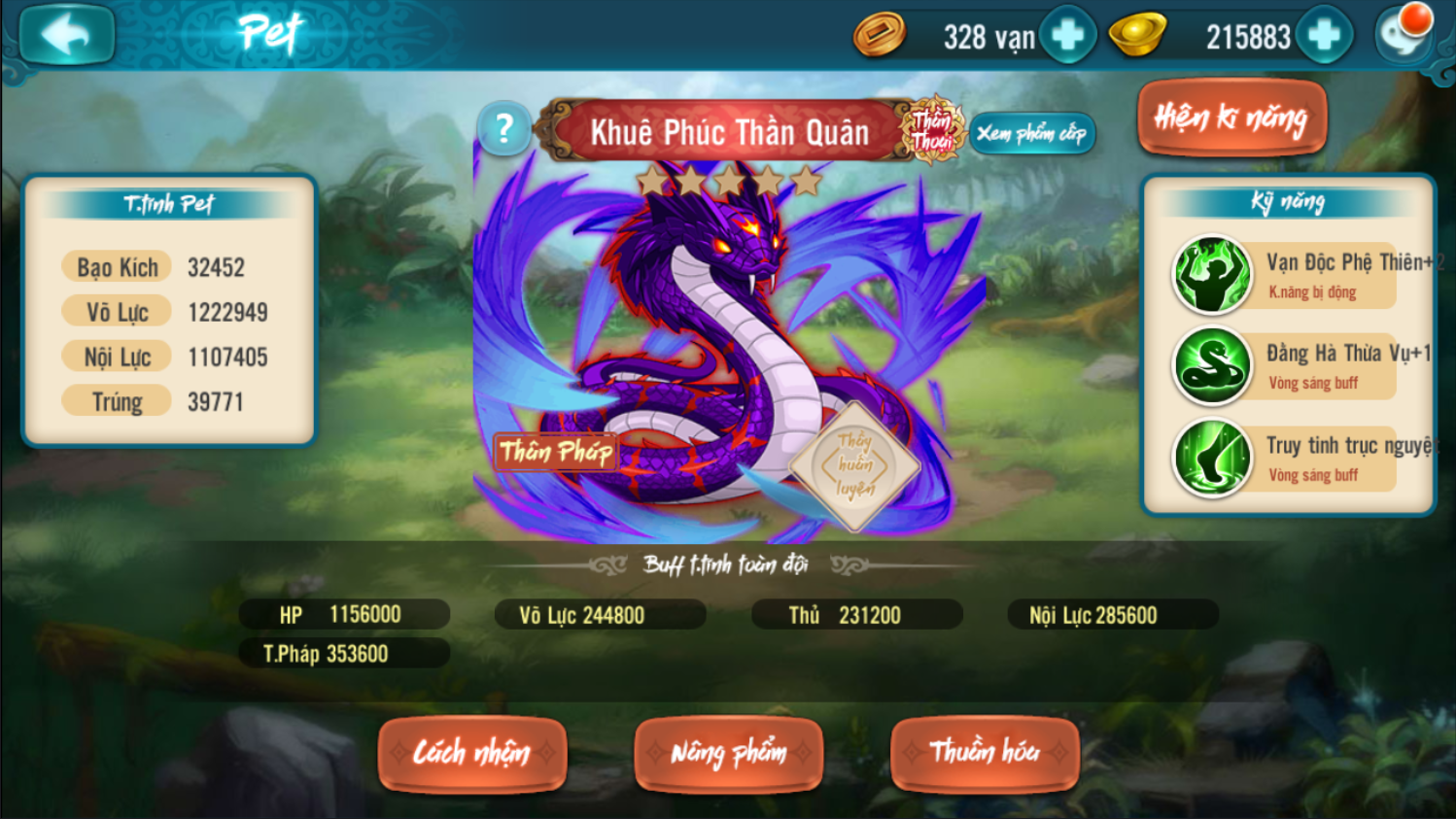1456x819 pixels.
Task: Open the Vạn Độc Phệ Thiên skill icon
Action: [1211, 273]
